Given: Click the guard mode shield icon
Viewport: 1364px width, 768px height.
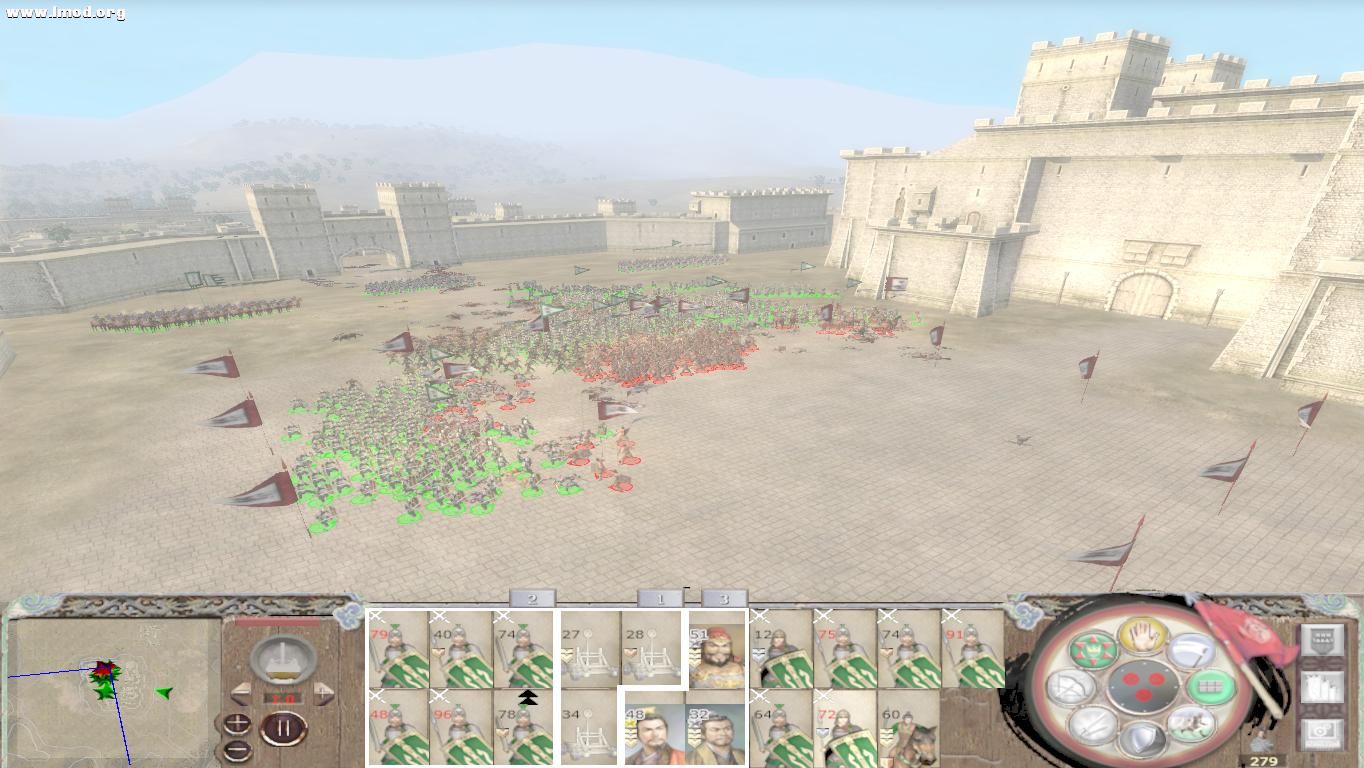Looking at the screenshot, I should coord(1142,742).
